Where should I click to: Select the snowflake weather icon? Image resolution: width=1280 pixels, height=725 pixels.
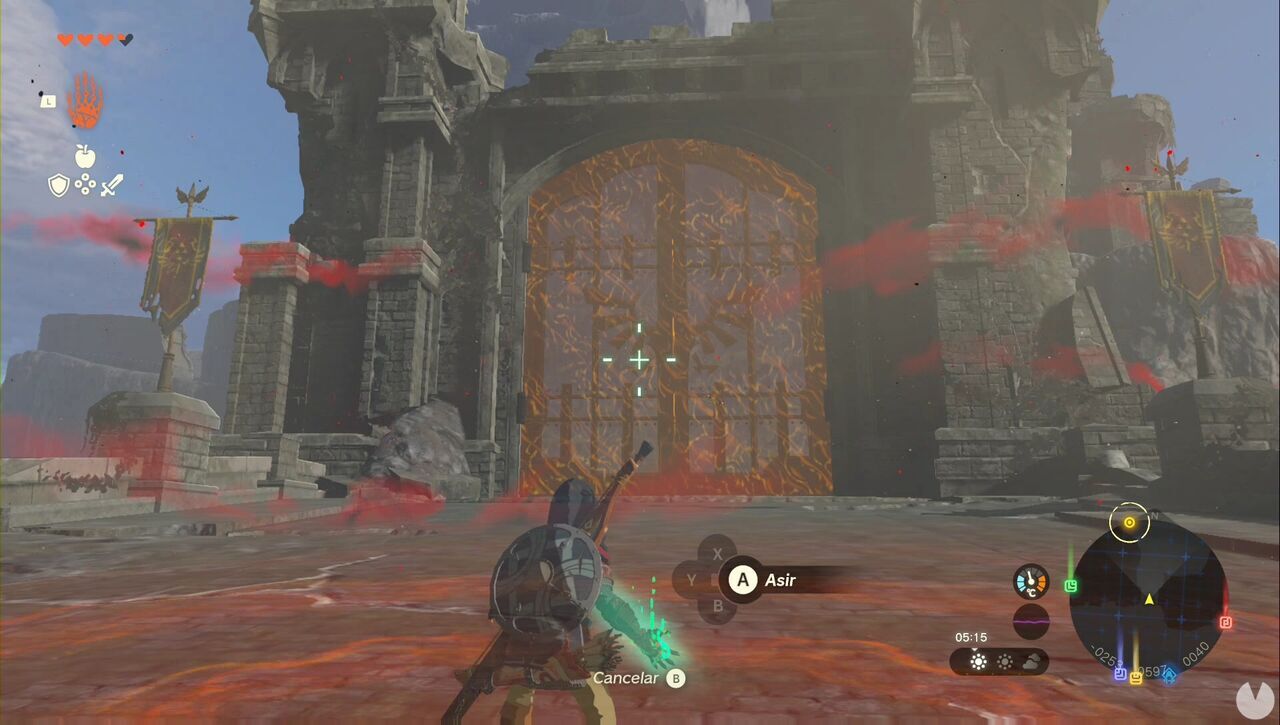click(x=1004, y=662)
